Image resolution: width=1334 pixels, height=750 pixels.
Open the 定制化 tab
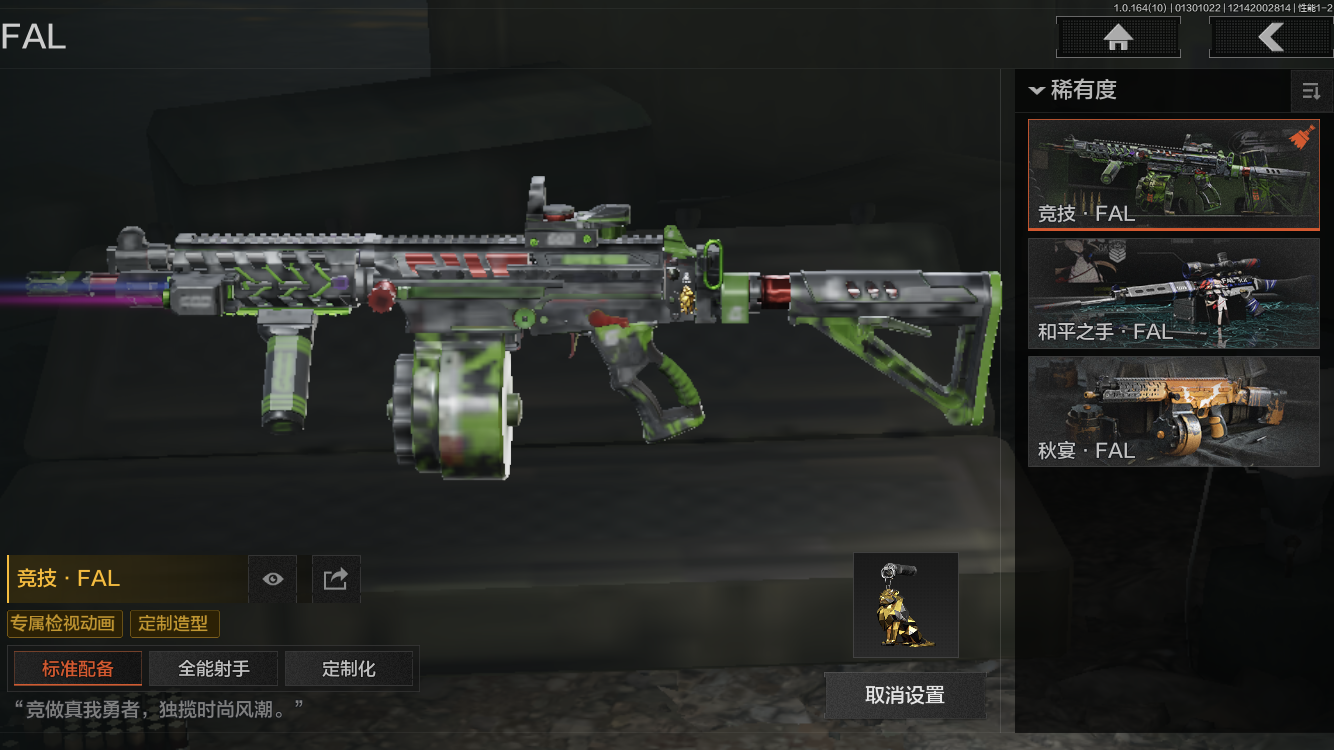(x=349, y=669)
